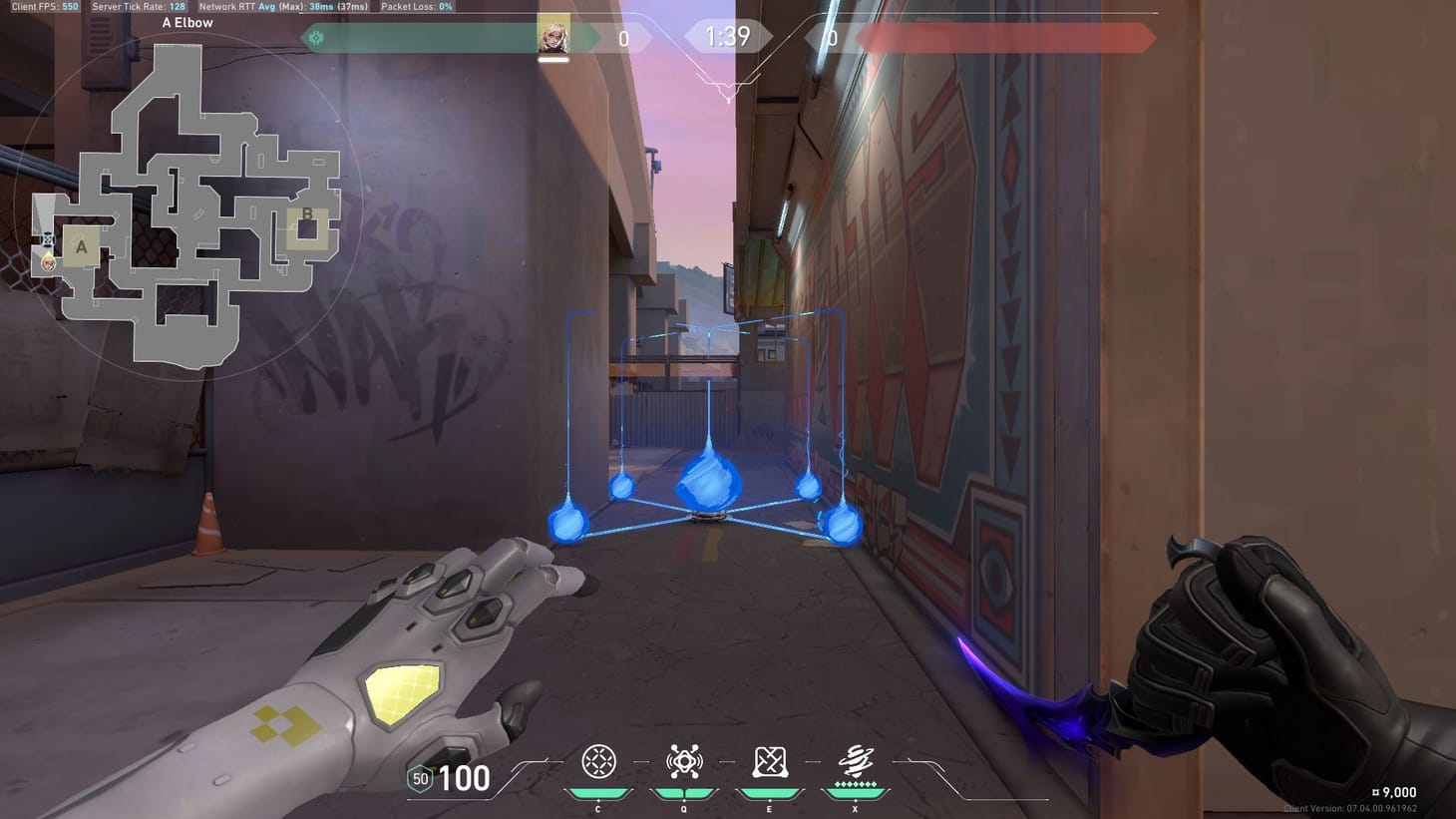Click the agent portrait at top center

[x=554, y=36]
